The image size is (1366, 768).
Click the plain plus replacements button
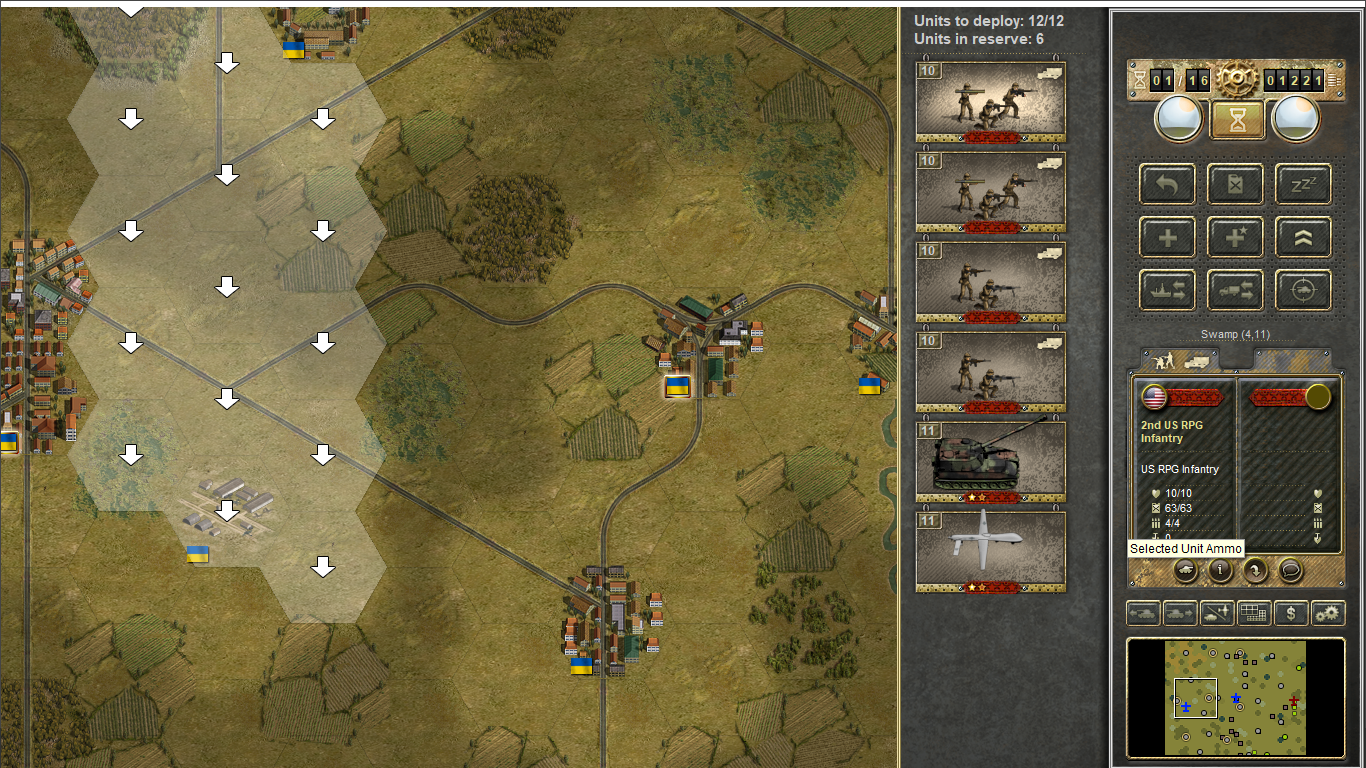coord(1167,237)
